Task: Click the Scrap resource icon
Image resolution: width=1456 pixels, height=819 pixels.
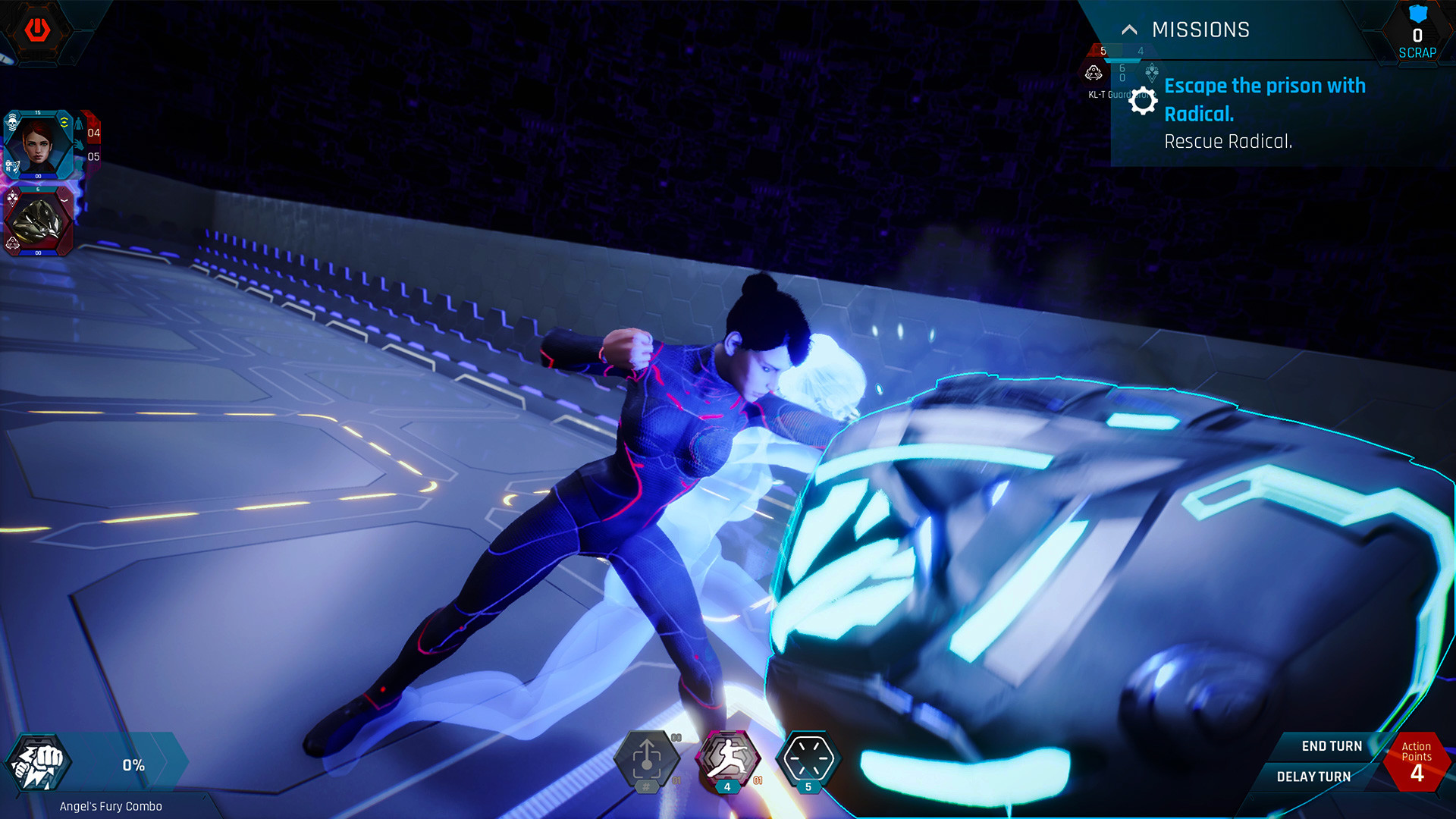Action: (1417, 15)
